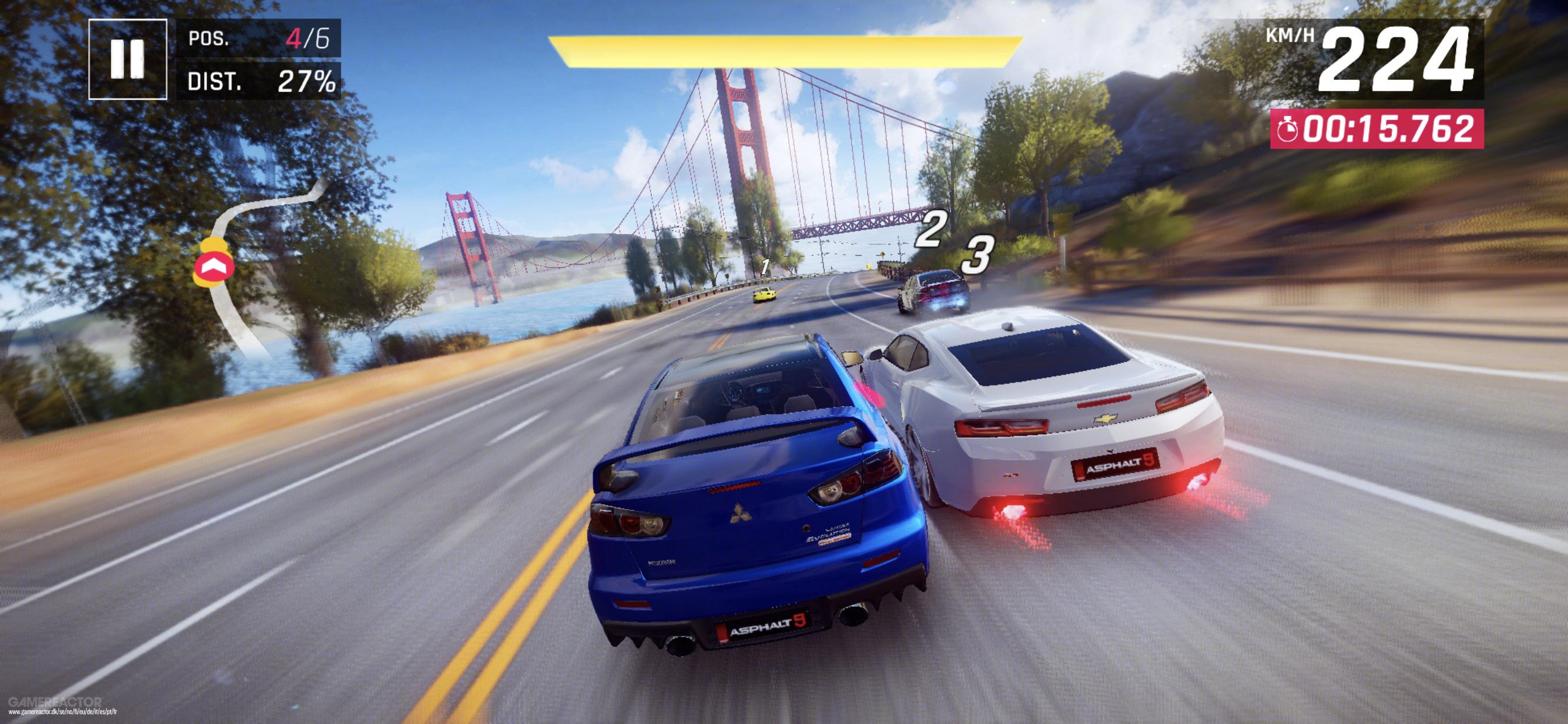Toggle the pause overlay by pressing pause
1568x724 pixels.
coord(128,61)
